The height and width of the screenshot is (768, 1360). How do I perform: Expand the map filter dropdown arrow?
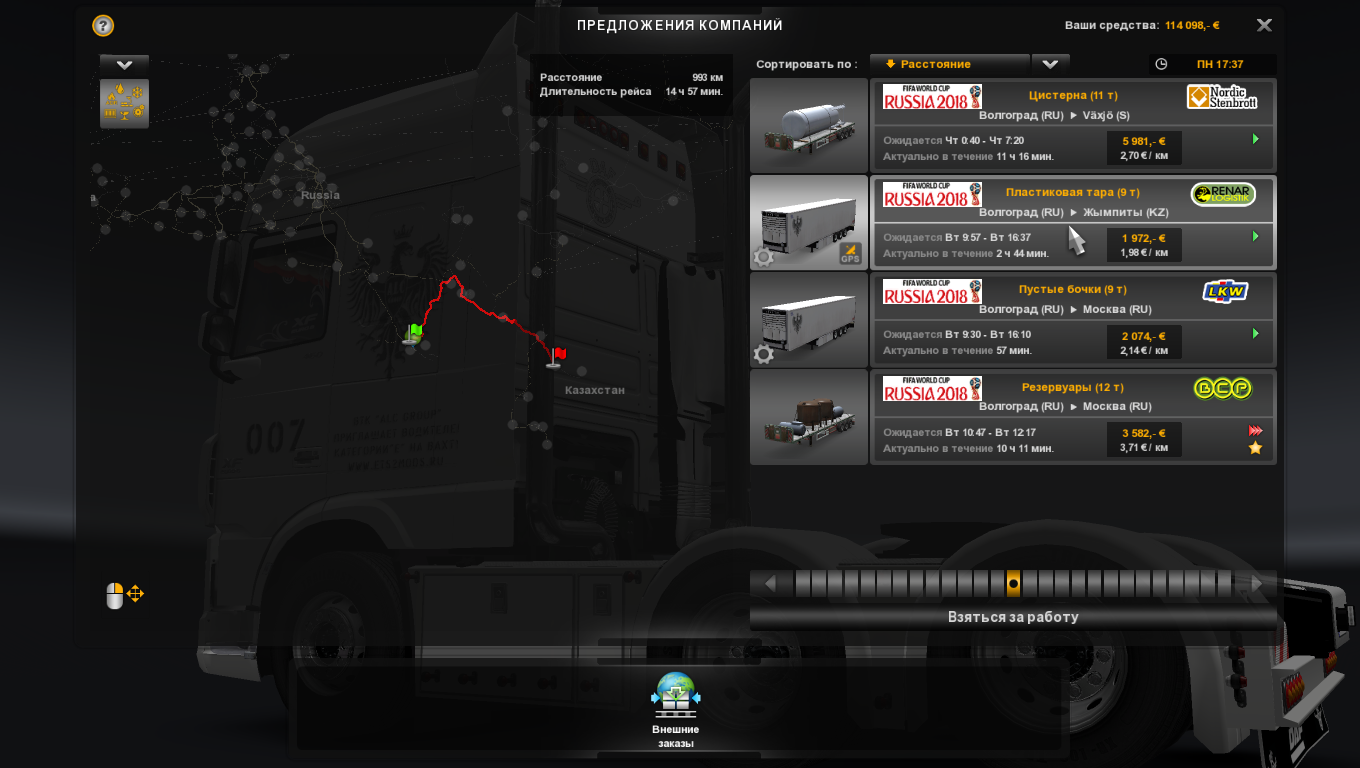[124, 64]
